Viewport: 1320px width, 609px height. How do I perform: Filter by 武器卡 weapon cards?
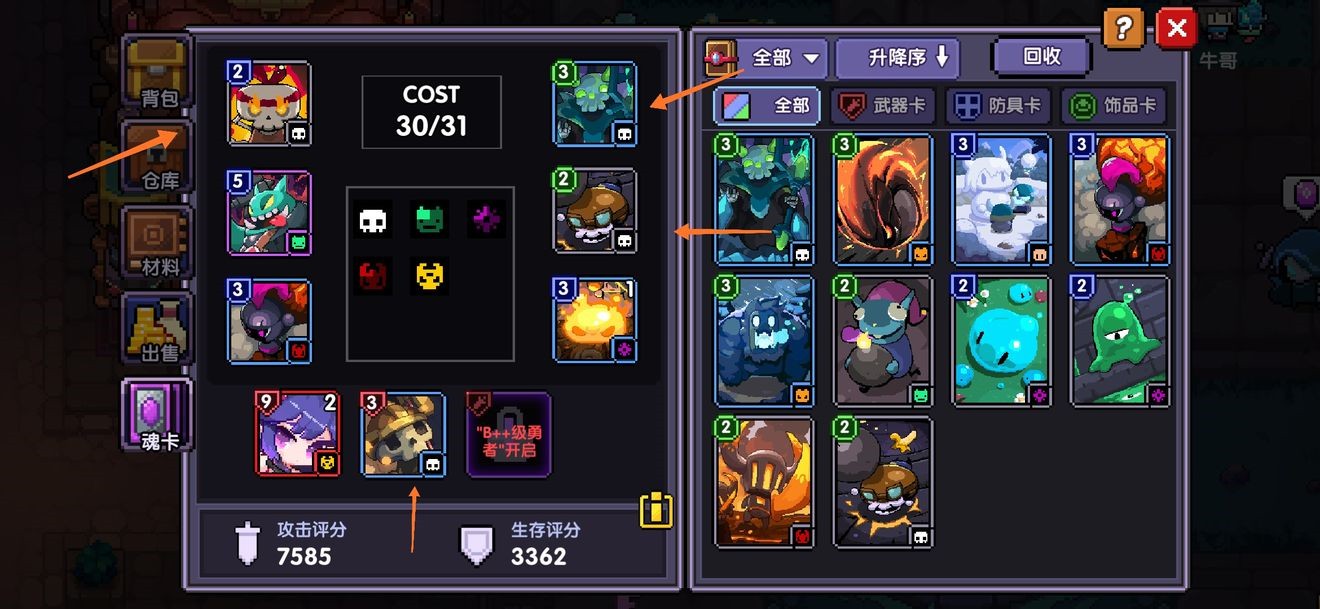point(883,105)
